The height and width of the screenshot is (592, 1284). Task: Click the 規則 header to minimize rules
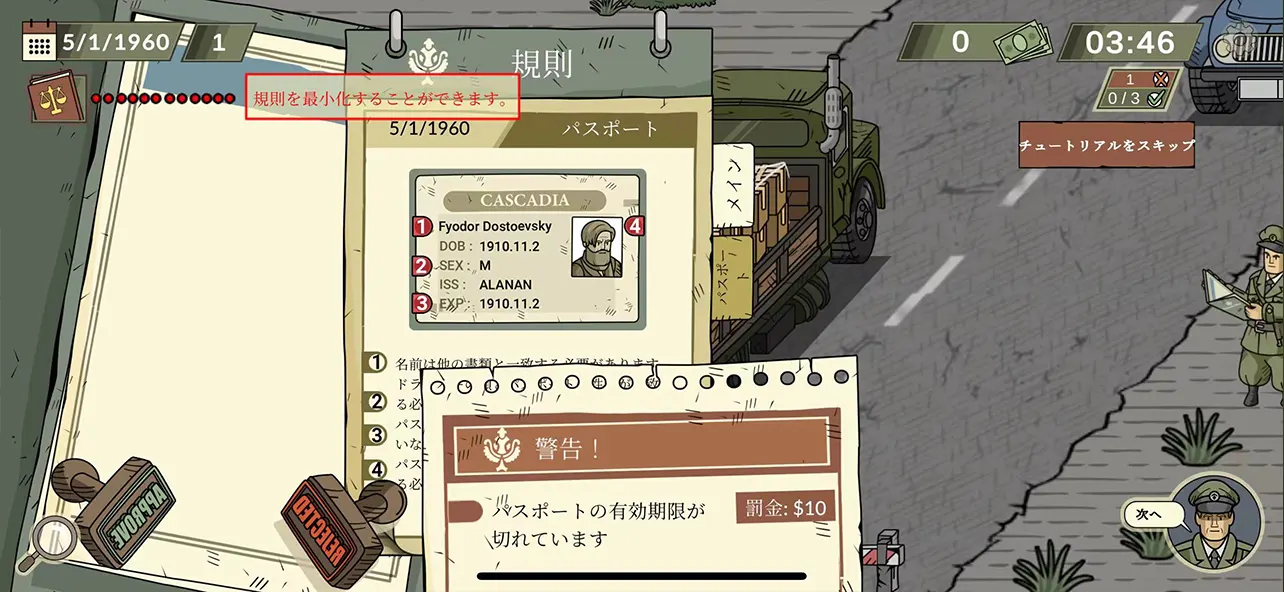click(x=540, y=62)
